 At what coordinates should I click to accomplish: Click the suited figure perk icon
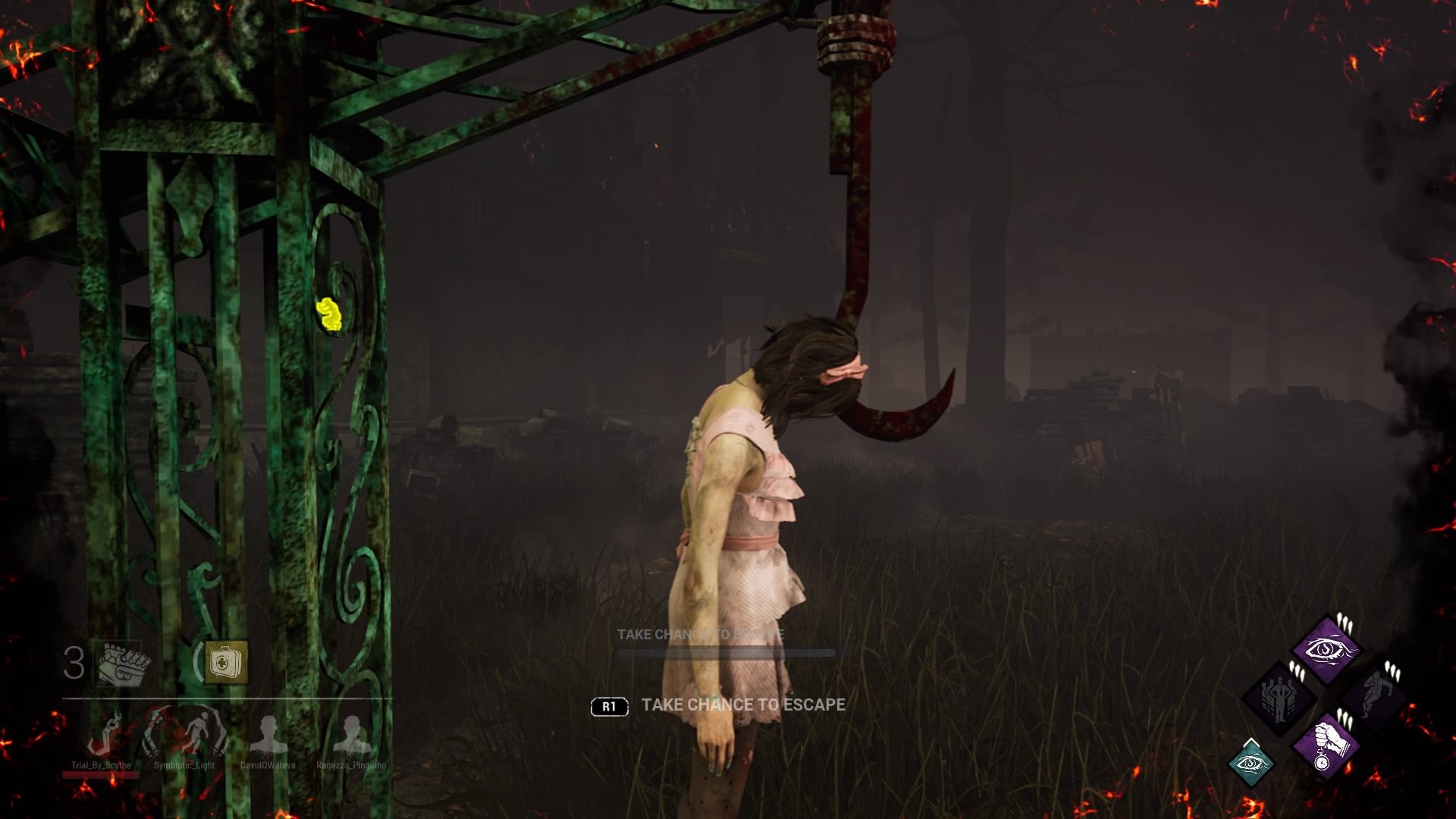tap(1279, 697)
